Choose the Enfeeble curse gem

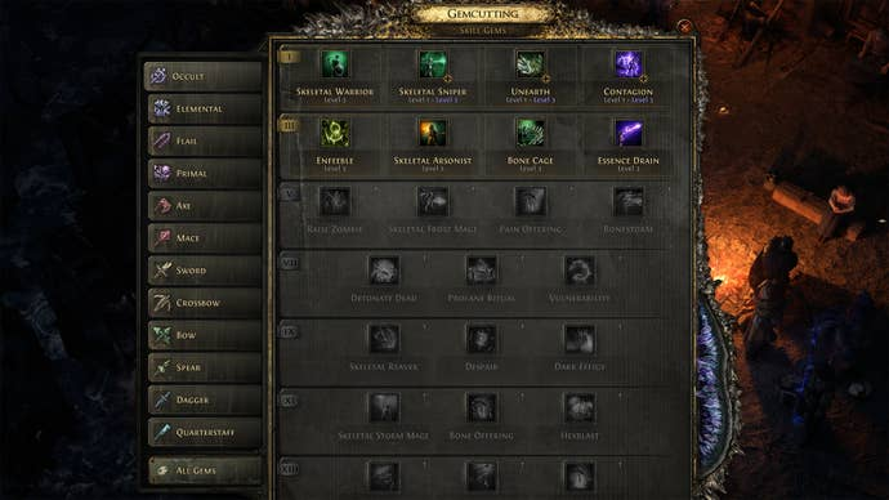tap(335, 133)
